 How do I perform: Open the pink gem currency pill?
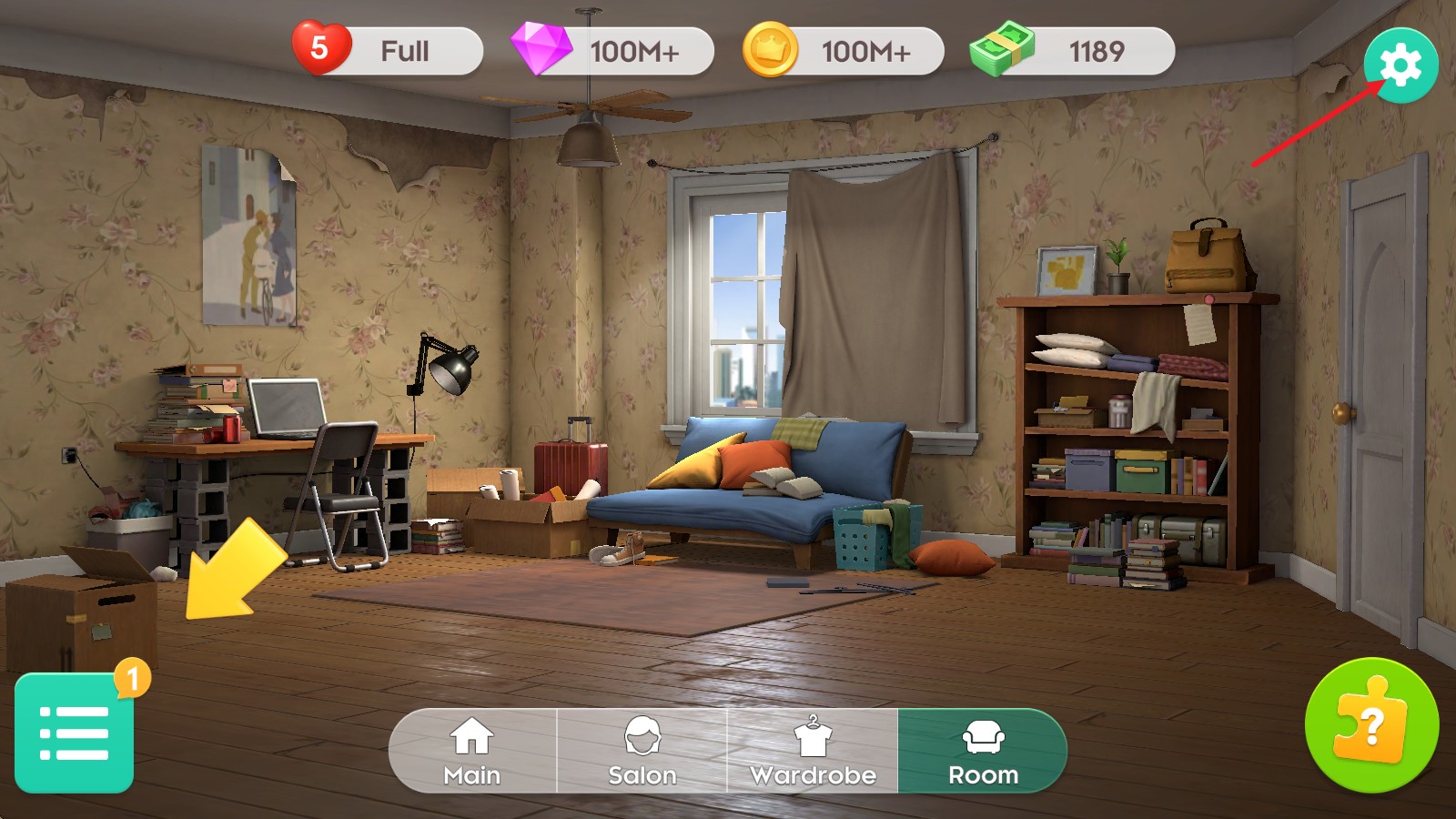pyautogui.click(x=614, y=51)
